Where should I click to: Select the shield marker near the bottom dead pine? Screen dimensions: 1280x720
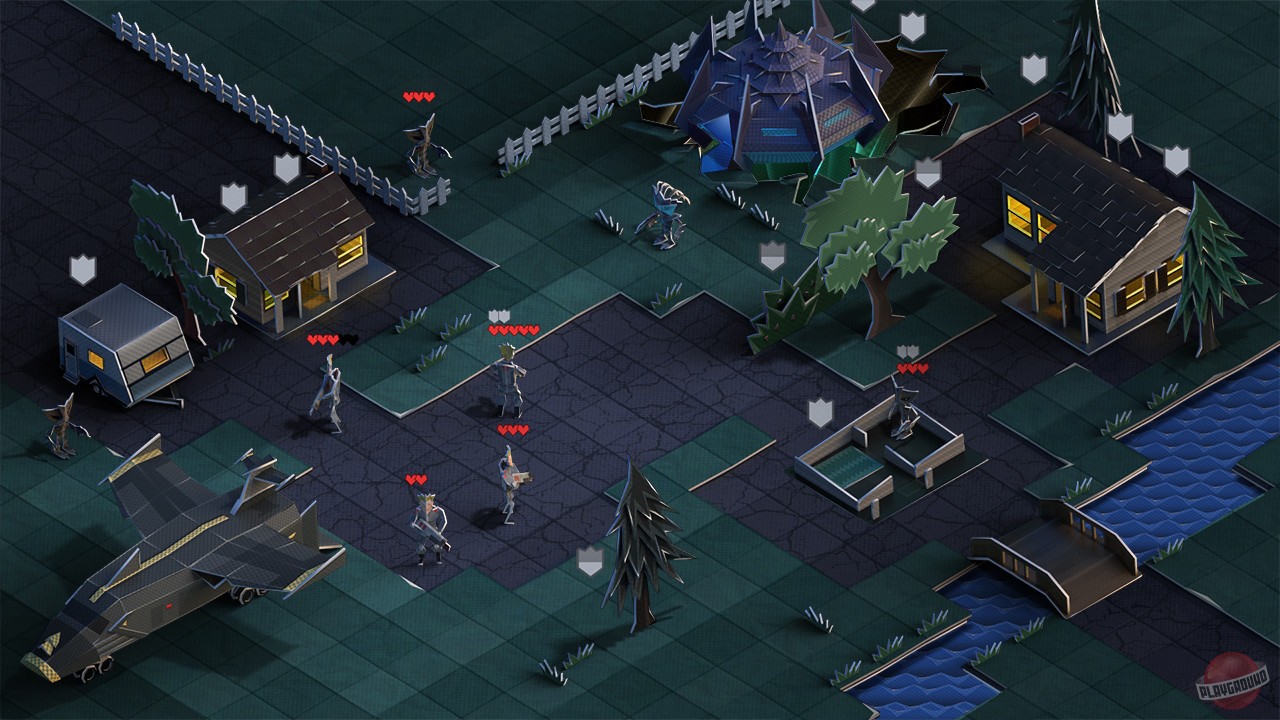(x=588, y=561)
